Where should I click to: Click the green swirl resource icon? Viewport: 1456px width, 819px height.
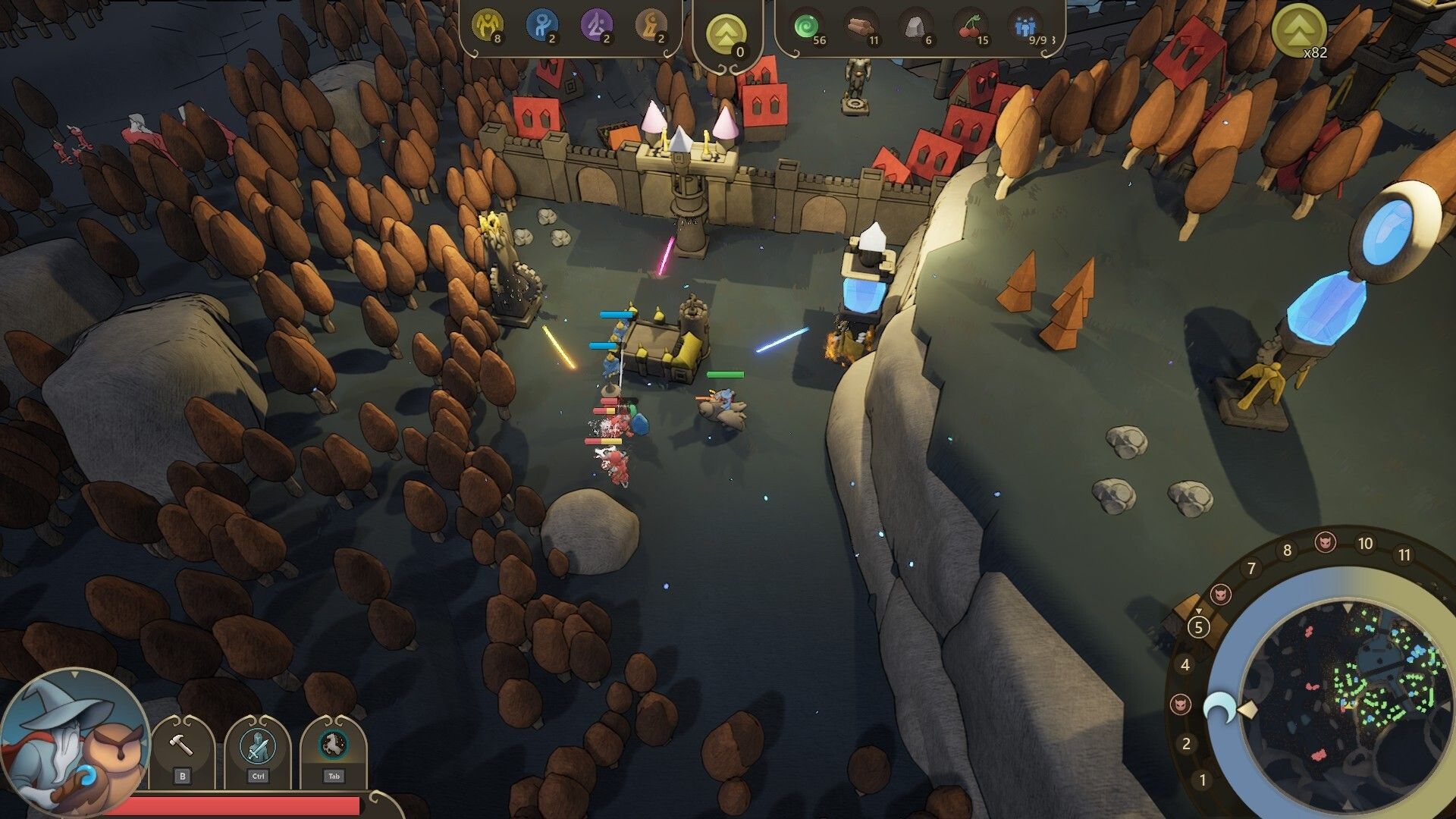[808, 27]
